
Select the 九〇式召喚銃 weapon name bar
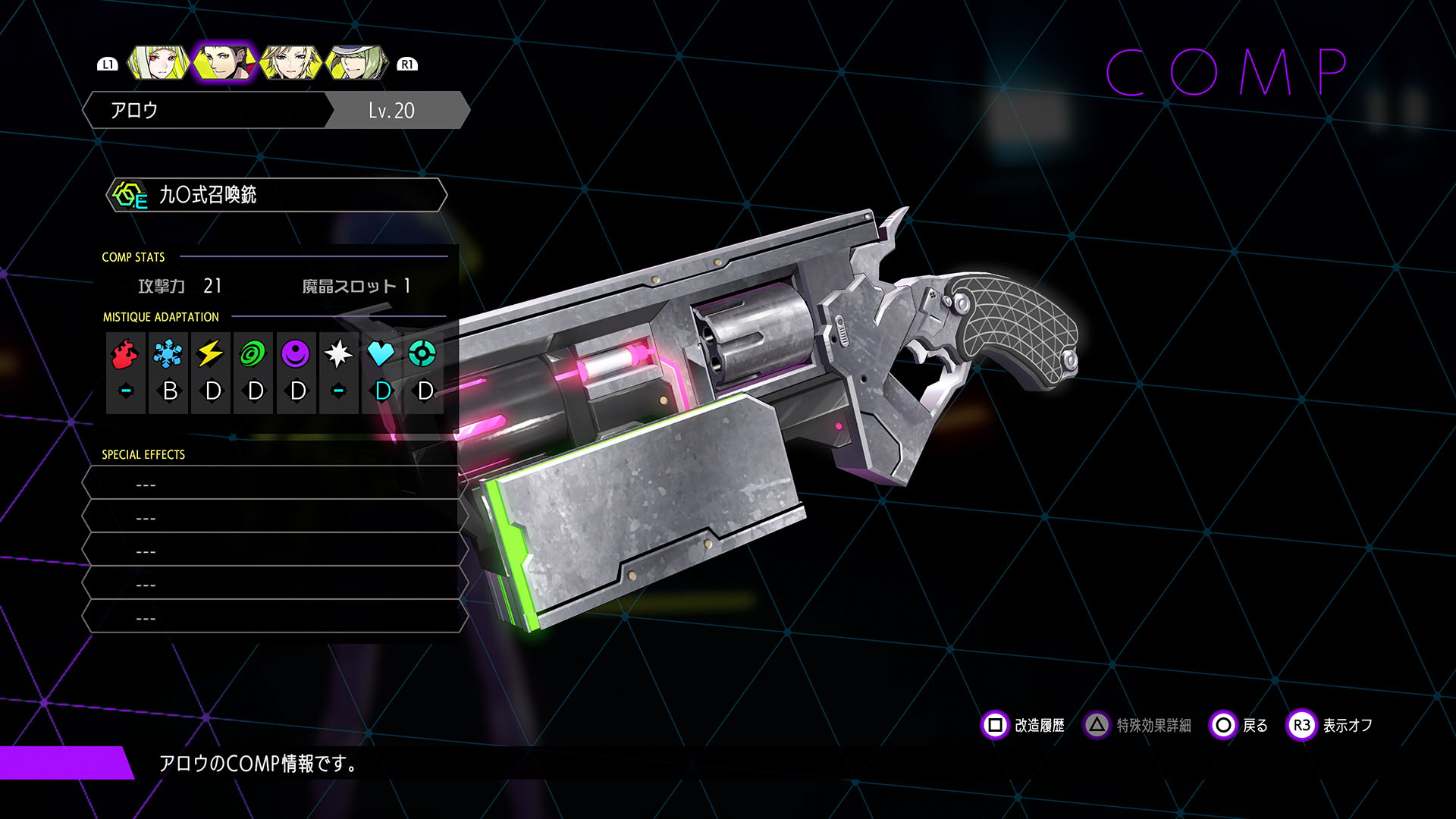(277, 195)
